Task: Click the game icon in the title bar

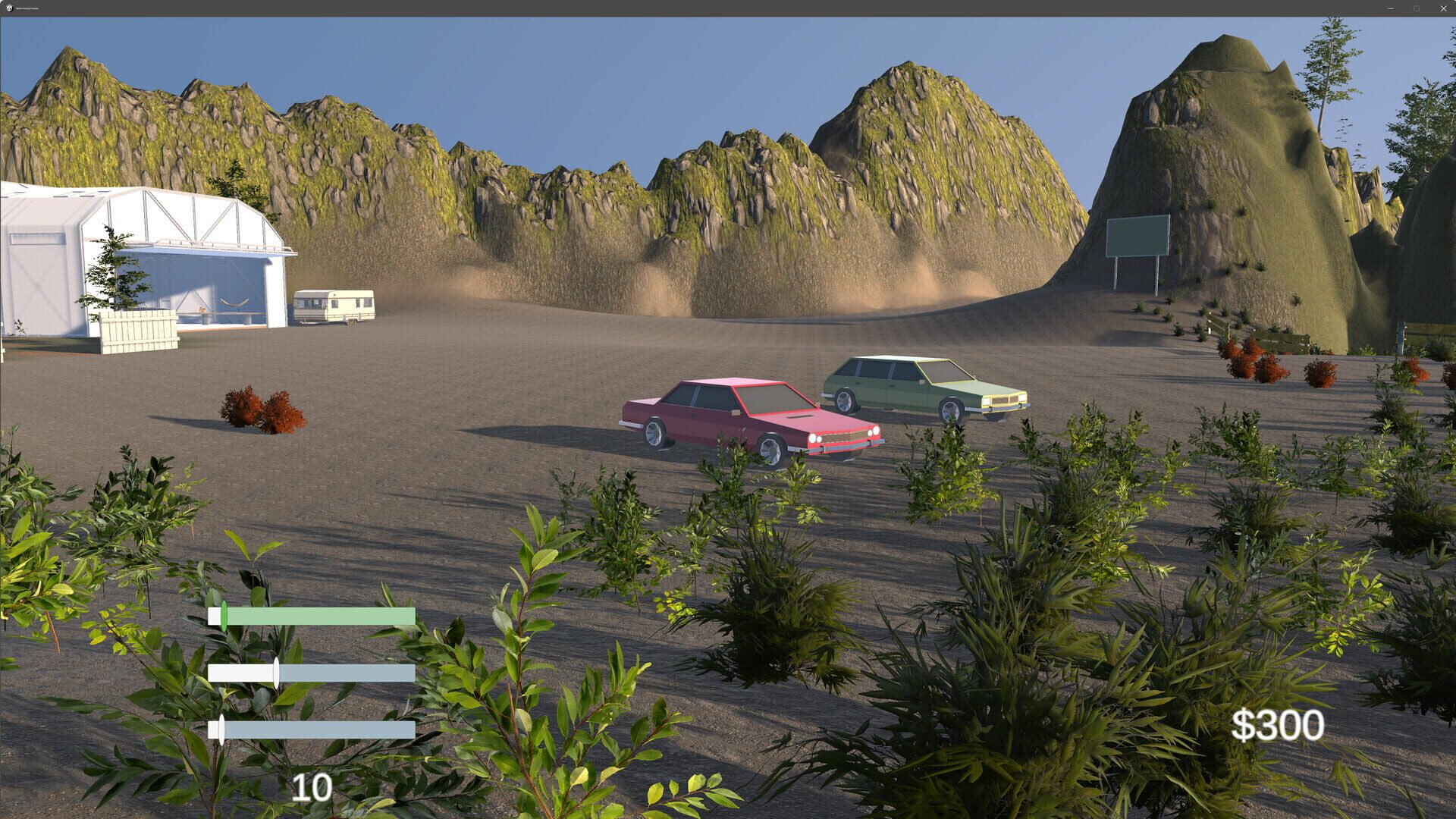Action: [x=9, y=8]
